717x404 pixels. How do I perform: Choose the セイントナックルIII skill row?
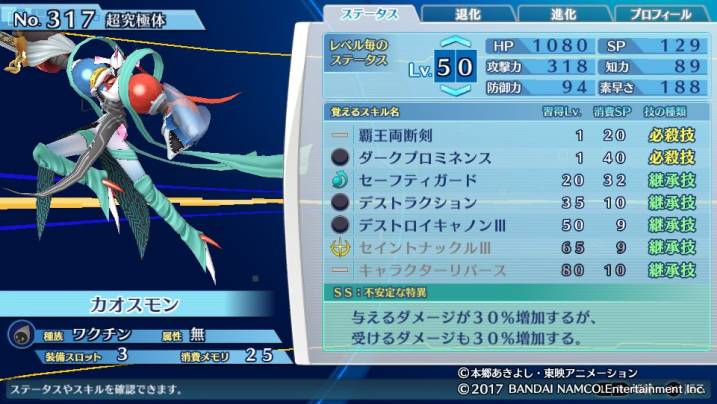tap(514, 247)
